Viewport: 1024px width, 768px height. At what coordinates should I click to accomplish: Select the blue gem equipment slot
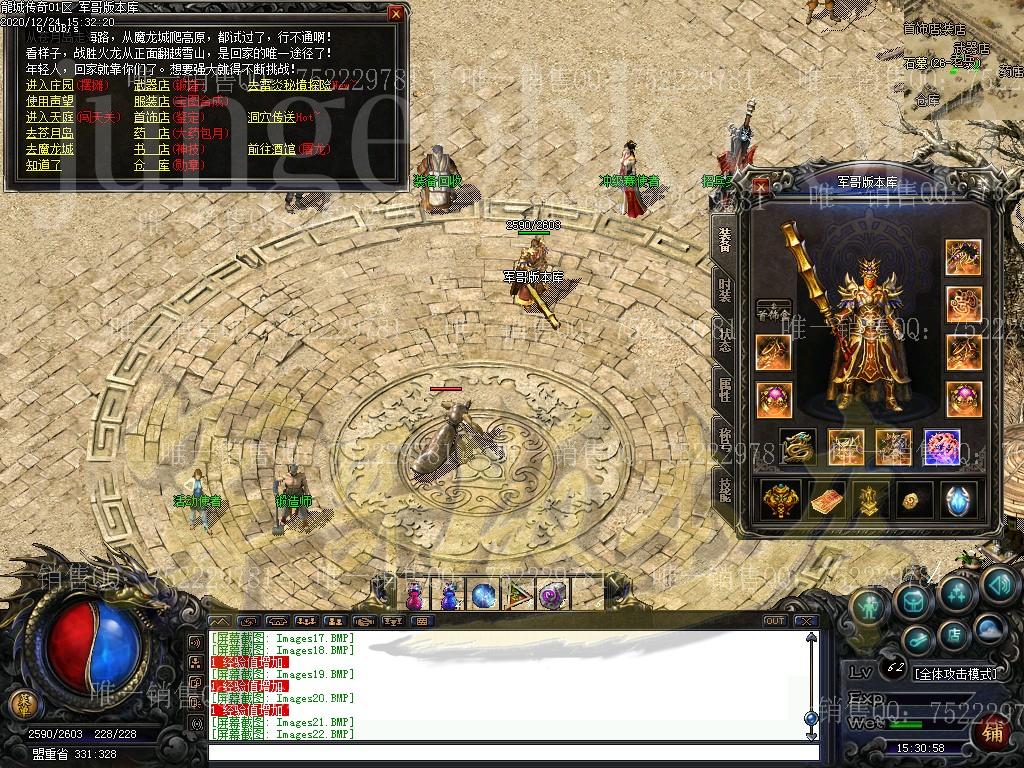pos(942,447)
